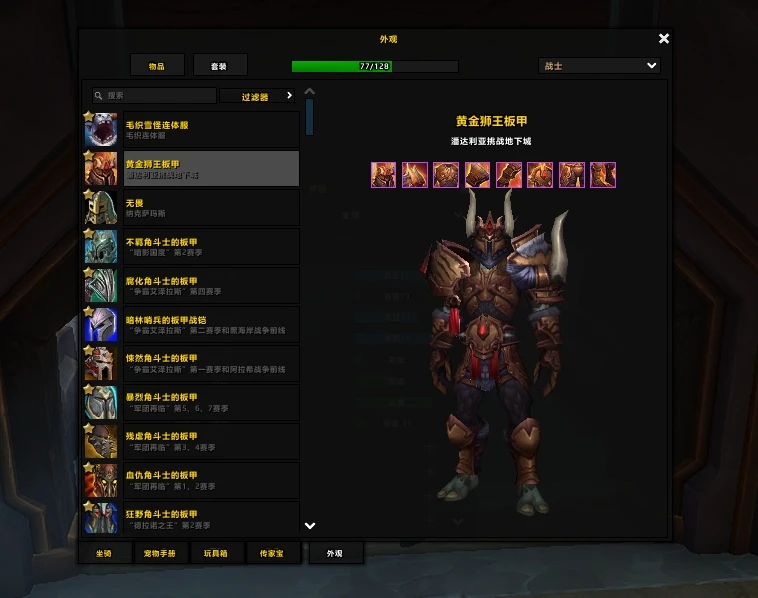Click the 搜索 search box
This screenshot has width=758, height=598.
[x=153, y=96]
